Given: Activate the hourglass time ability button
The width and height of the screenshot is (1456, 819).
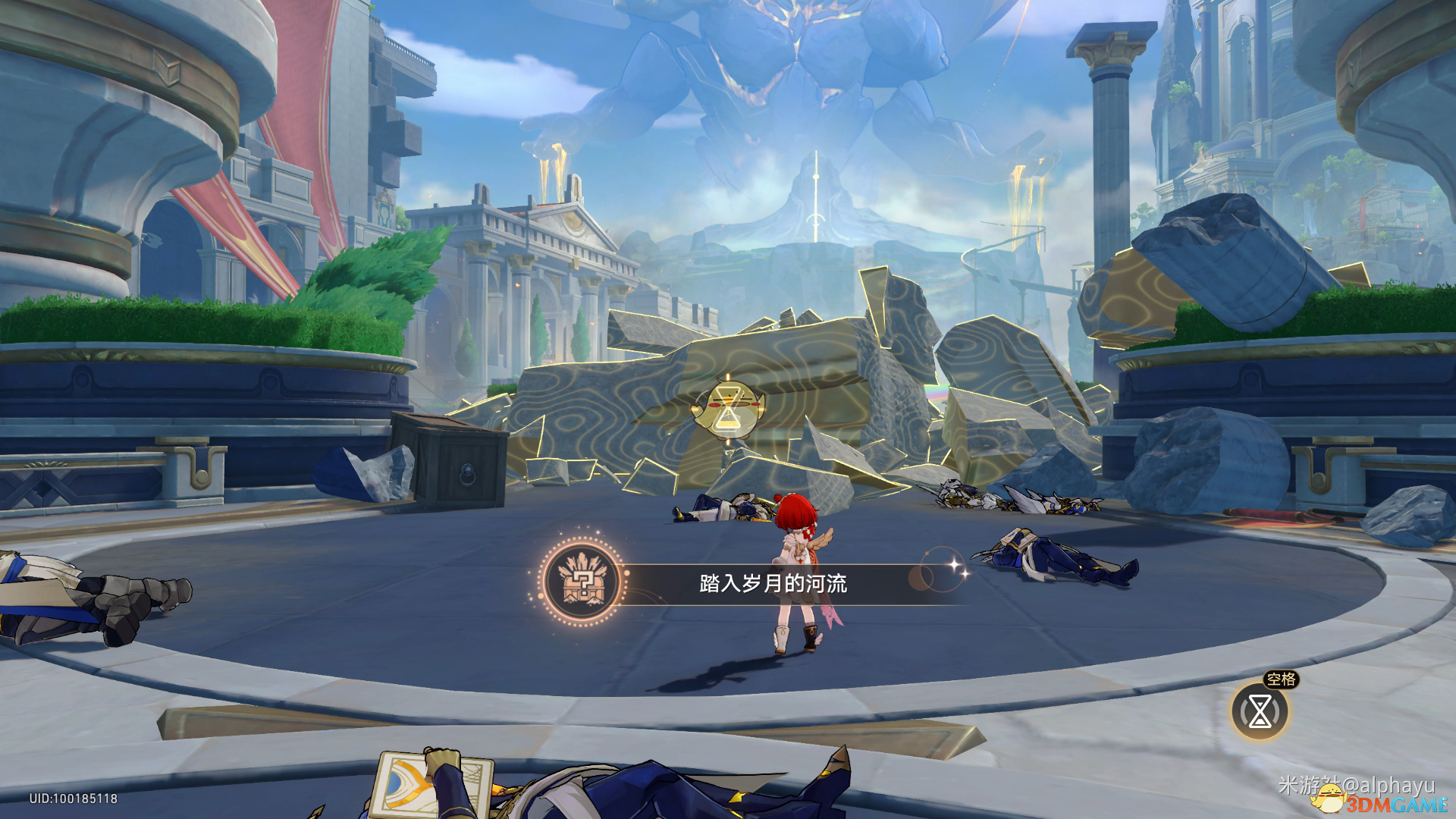Looking at the screenshot, I should coord(1260,711).
